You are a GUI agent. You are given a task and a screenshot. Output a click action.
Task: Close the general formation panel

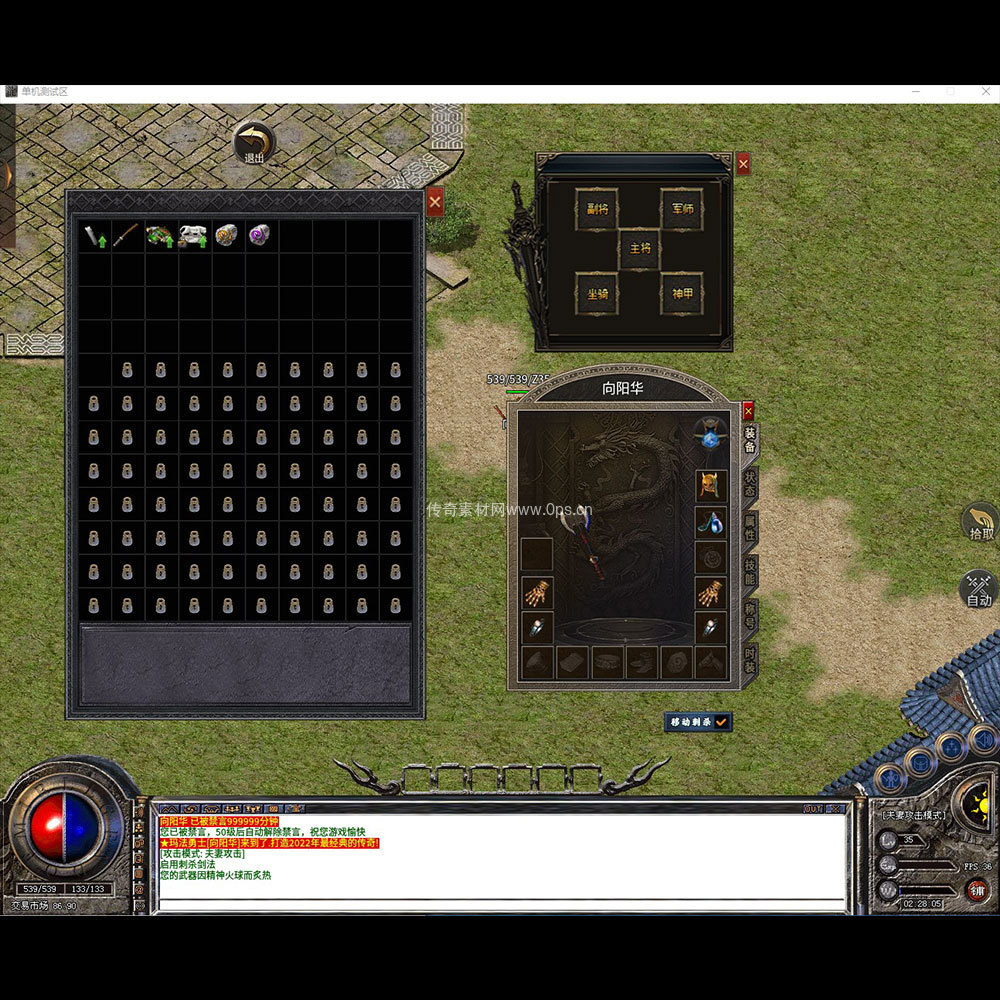tap(743, 164)
